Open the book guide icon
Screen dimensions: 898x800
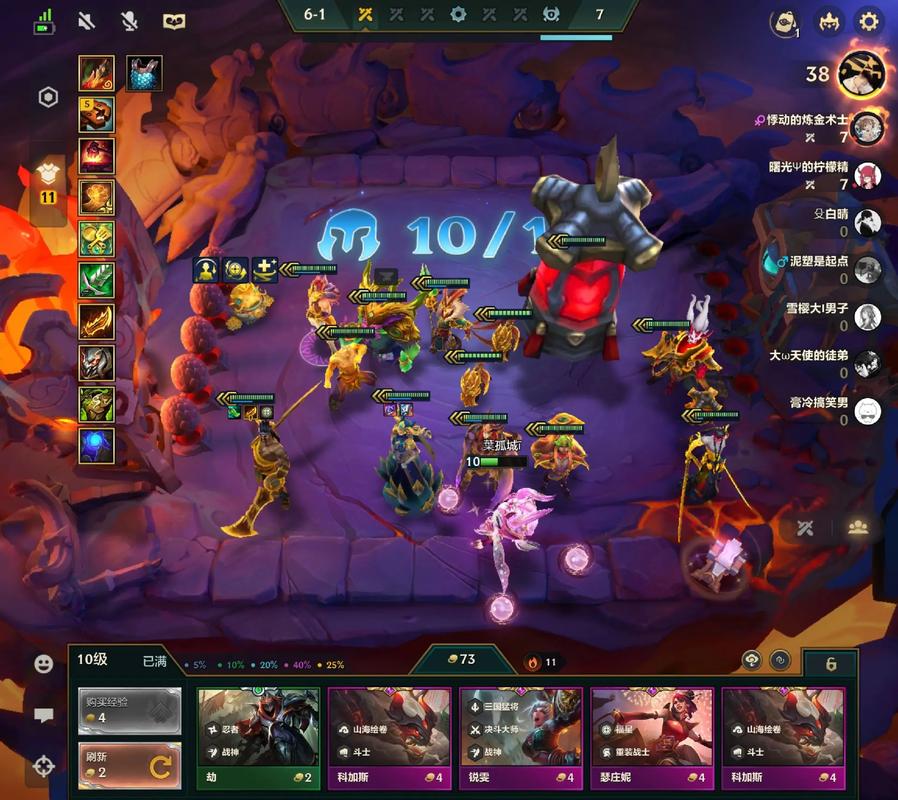pos(174,20)
